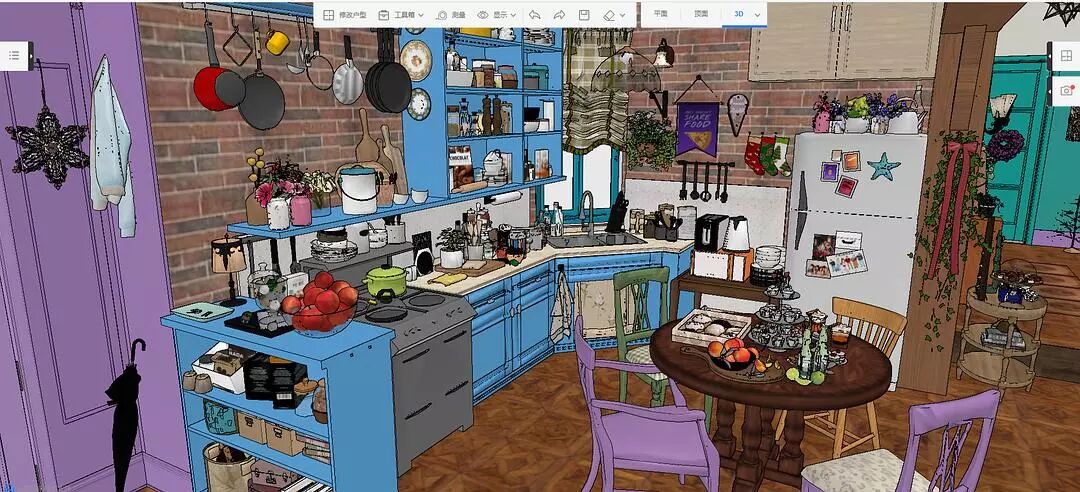
Task: Switch to the 顶面 ceiling view
Action: [701, 15]
